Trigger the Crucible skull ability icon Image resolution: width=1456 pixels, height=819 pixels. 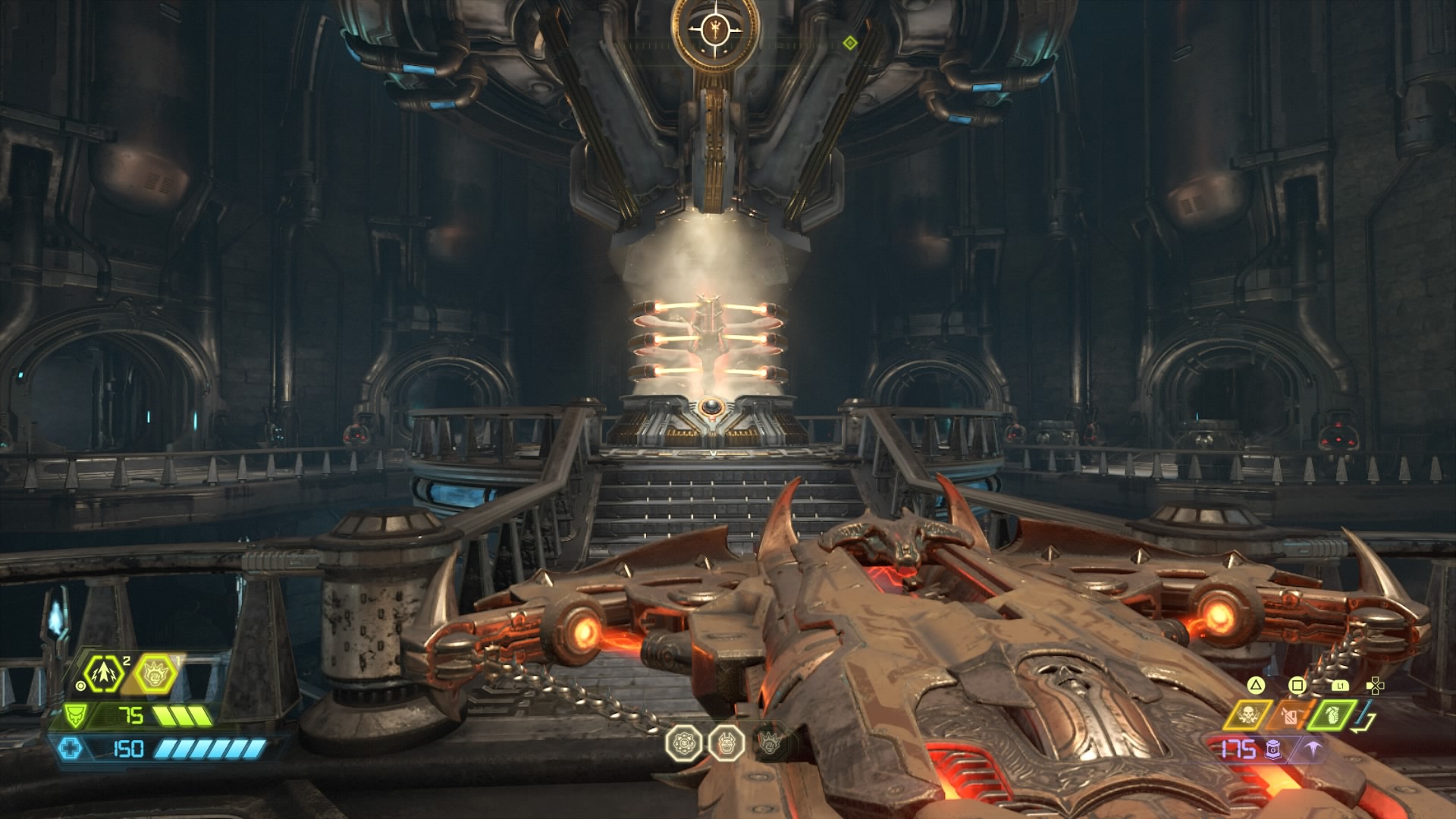click(1248, 714)
